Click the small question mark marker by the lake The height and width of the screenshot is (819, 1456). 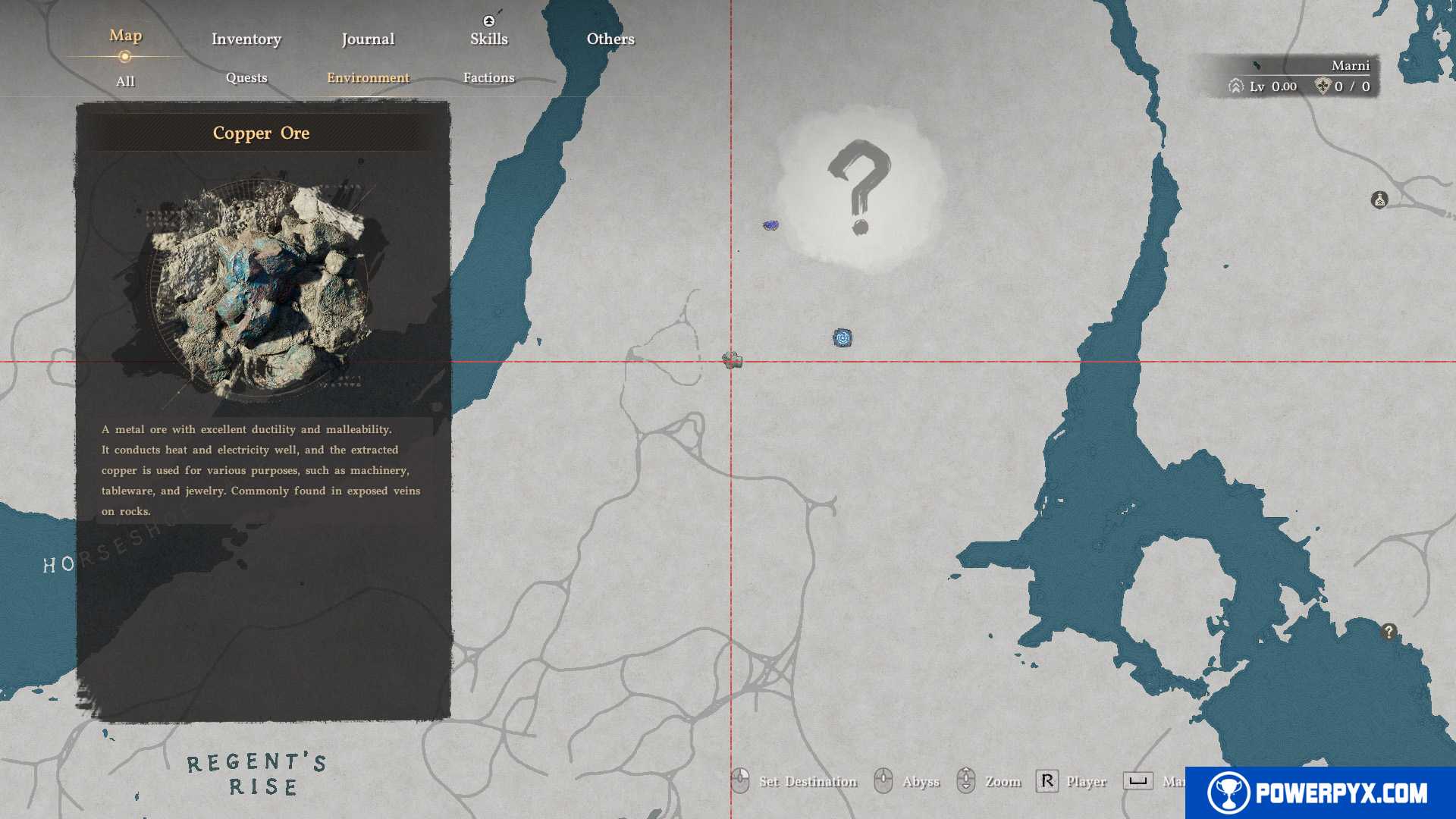(x=1389, y=631)
